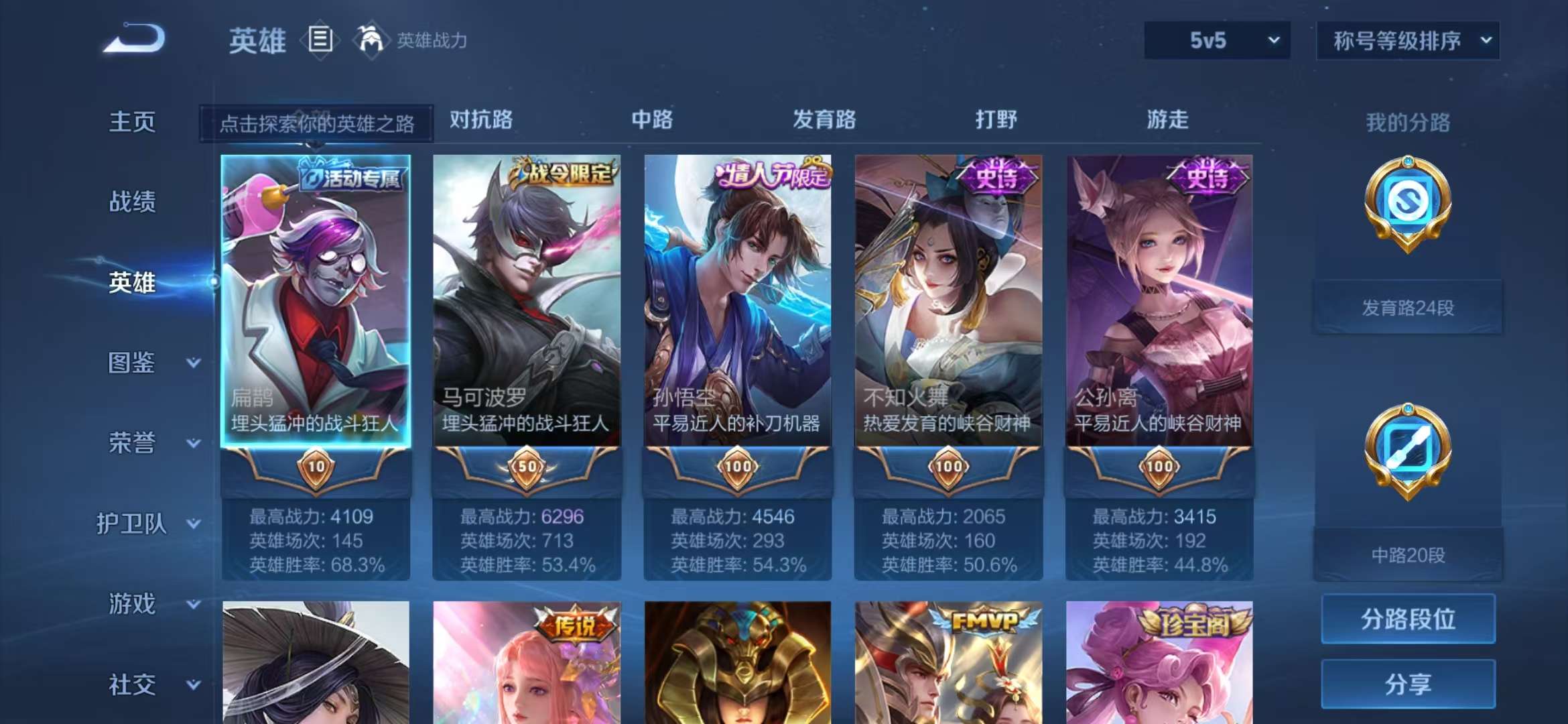Open the hero list icon beside 英雄 title

(320, 39)
